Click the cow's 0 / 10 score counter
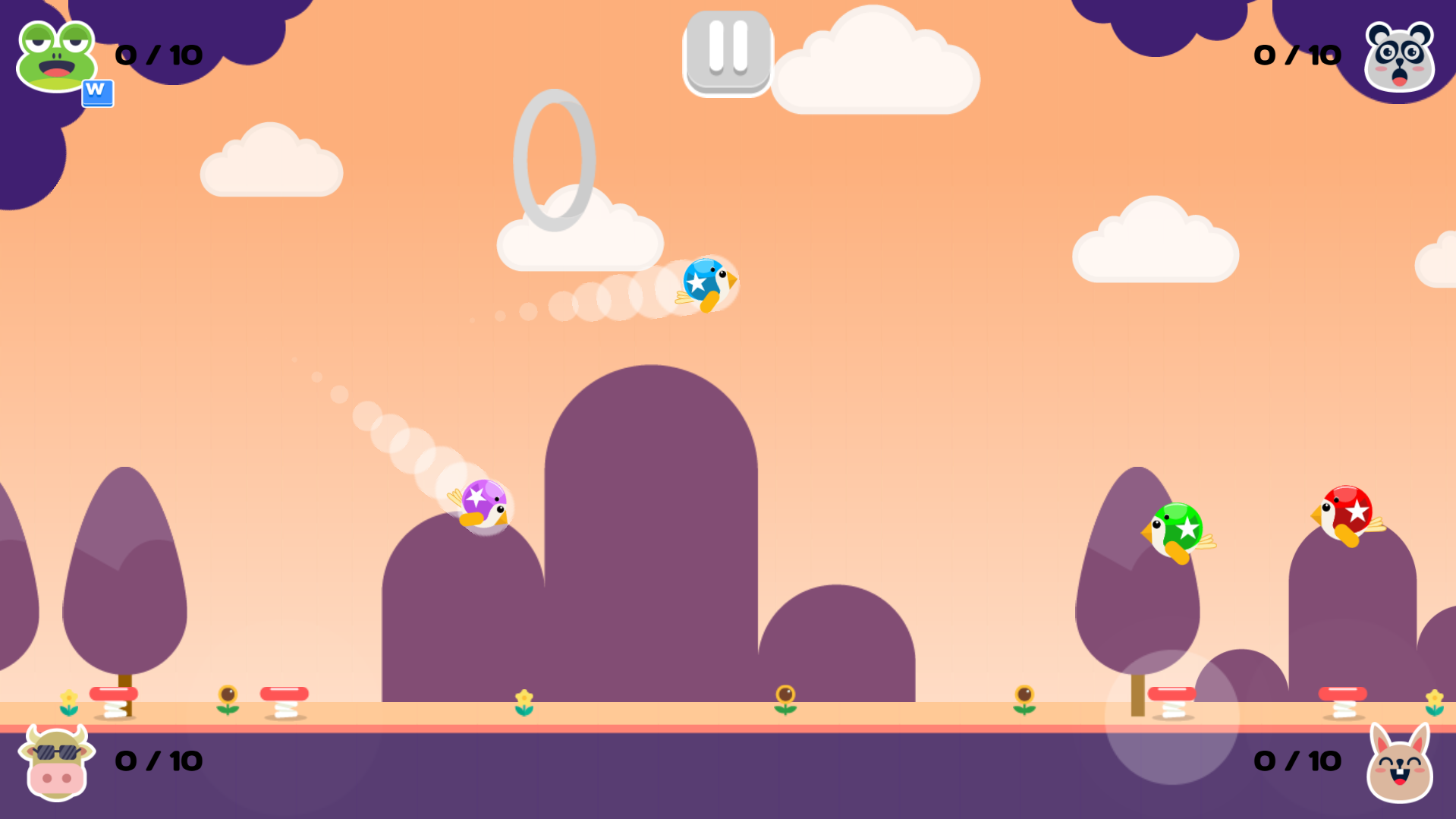 (x=158, y=760)
